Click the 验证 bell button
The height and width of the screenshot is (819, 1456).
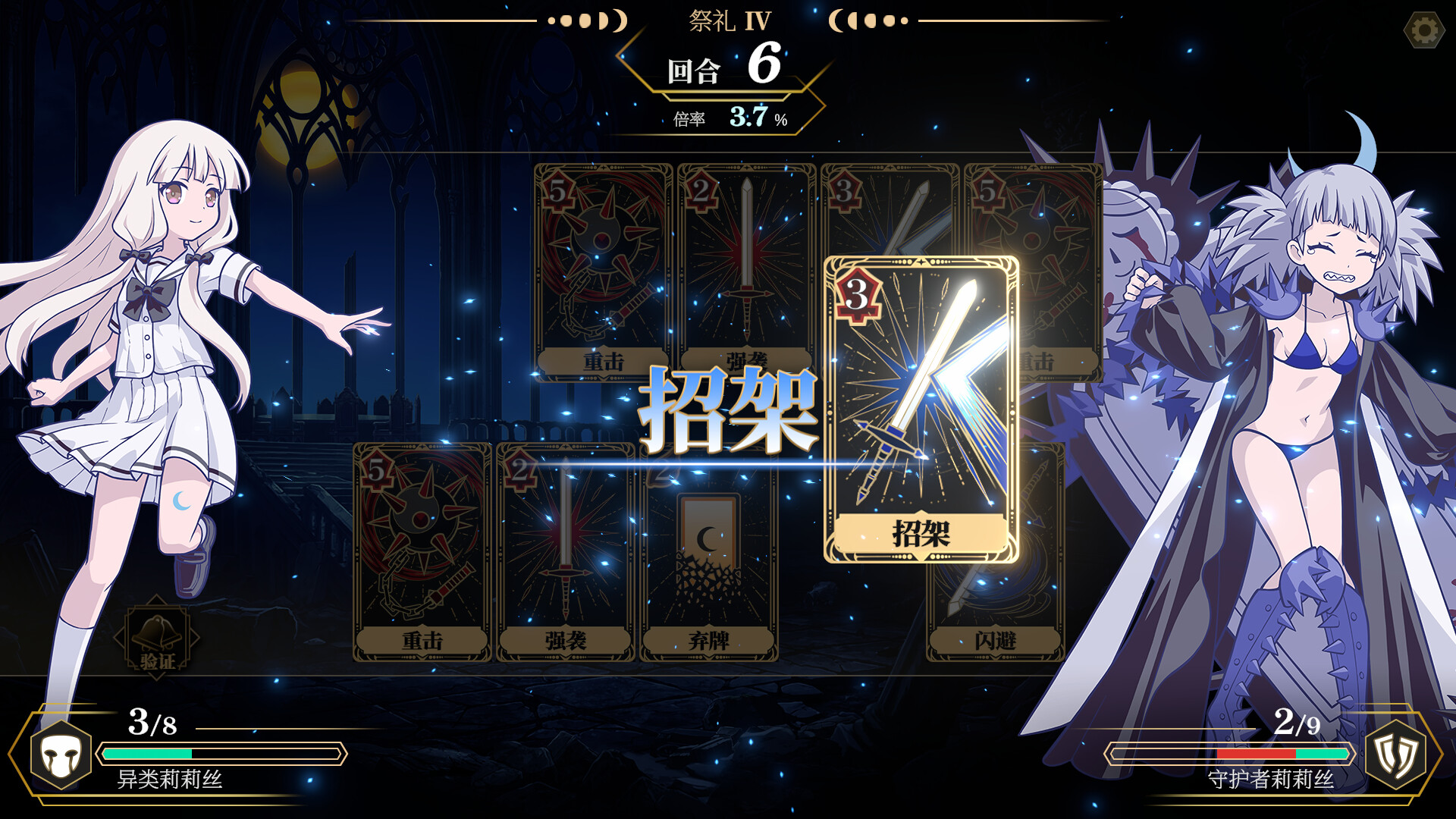click(x=157, y=638)
